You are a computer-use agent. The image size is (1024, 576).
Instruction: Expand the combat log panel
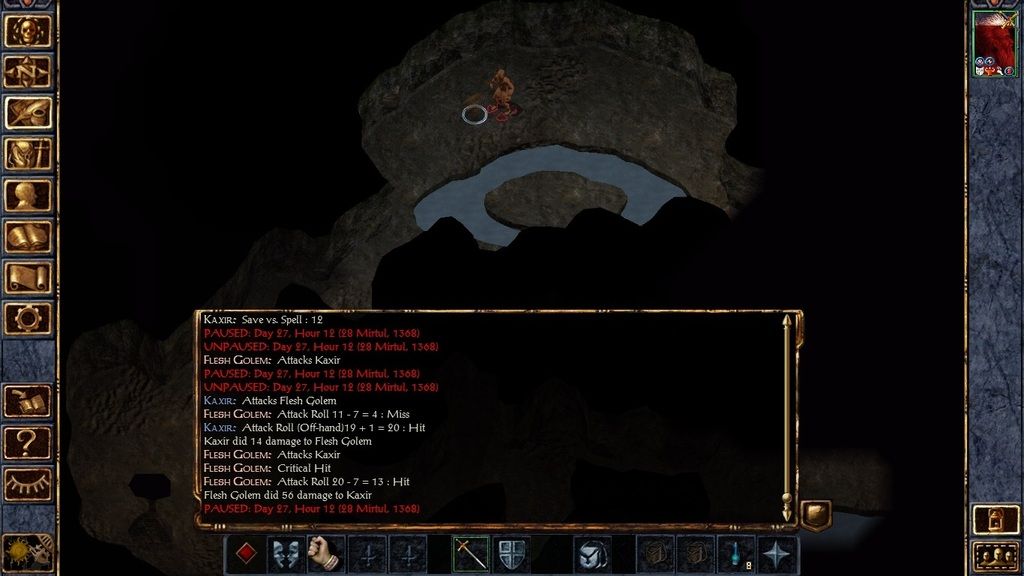(x=816, y=515)
